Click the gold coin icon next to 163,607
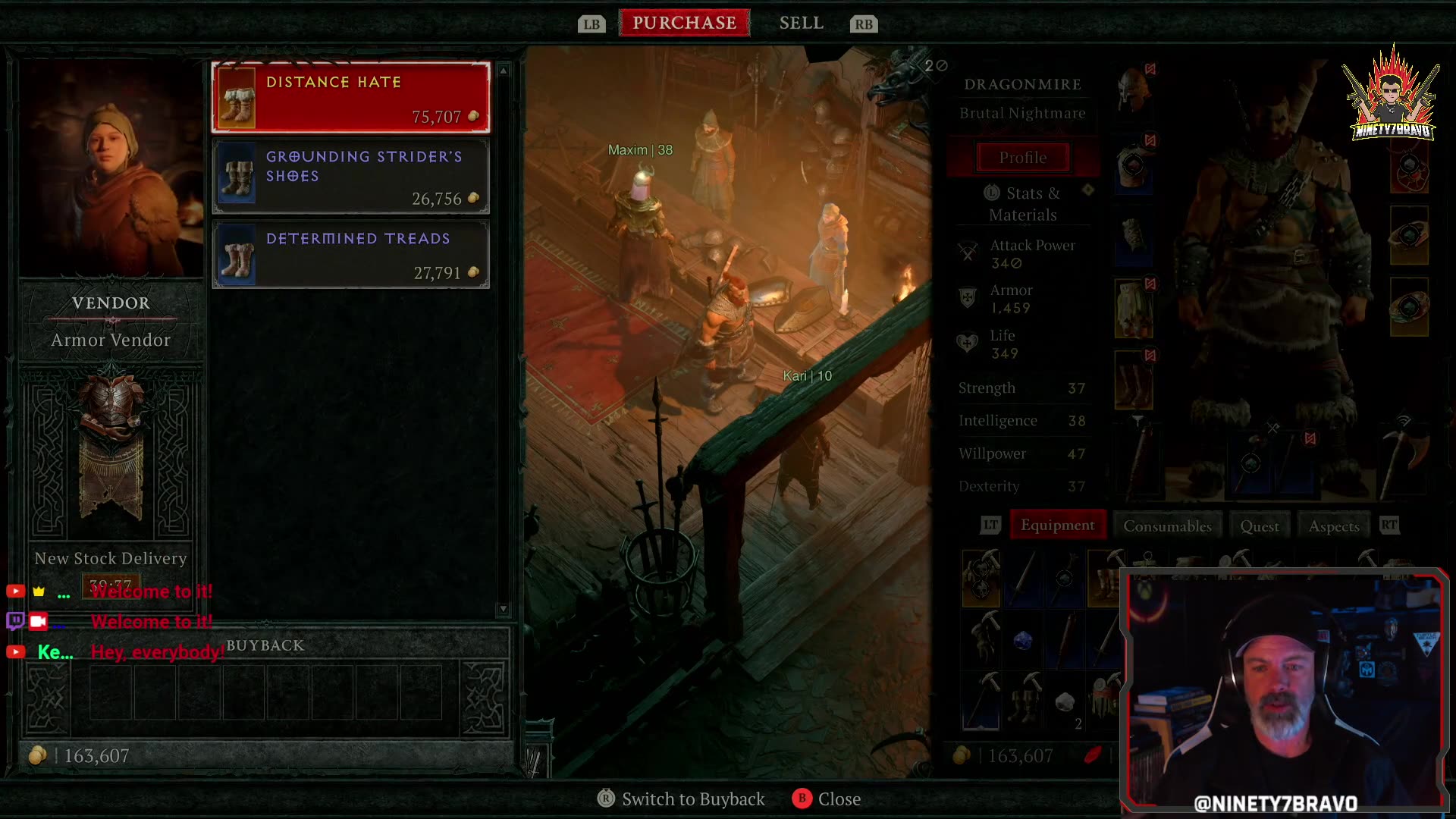 37,755
